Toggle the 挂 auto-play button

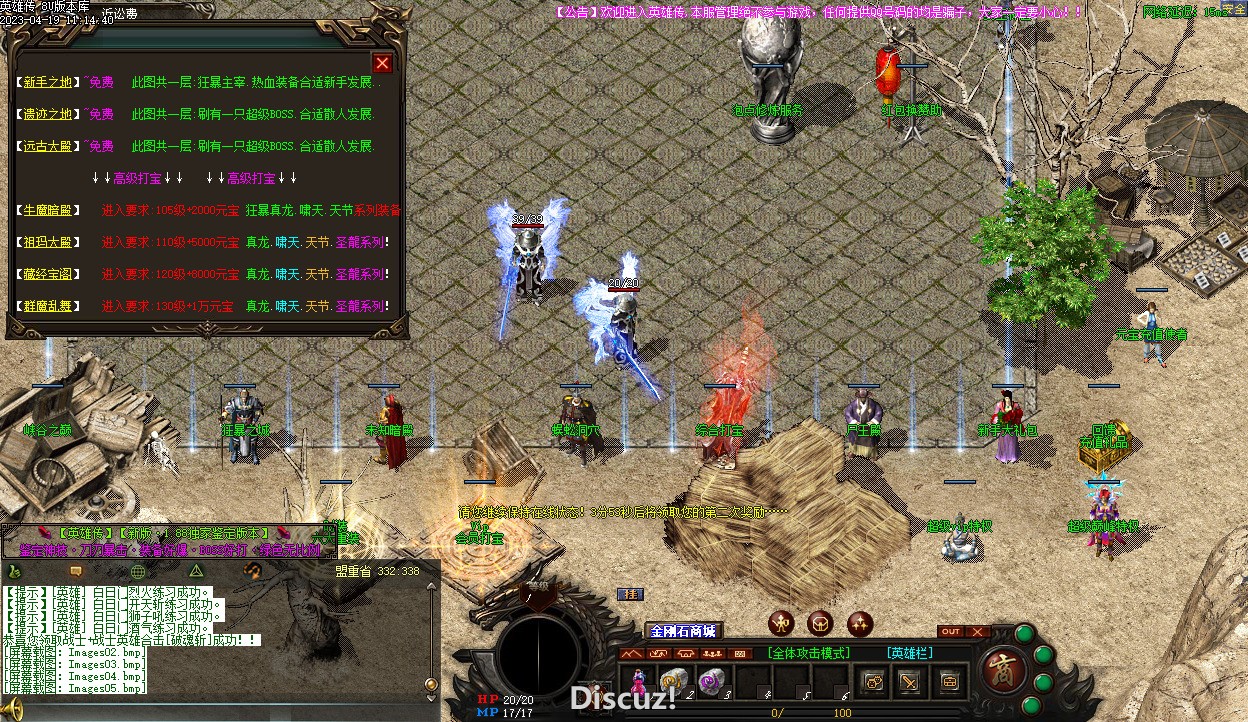point(630,594)
